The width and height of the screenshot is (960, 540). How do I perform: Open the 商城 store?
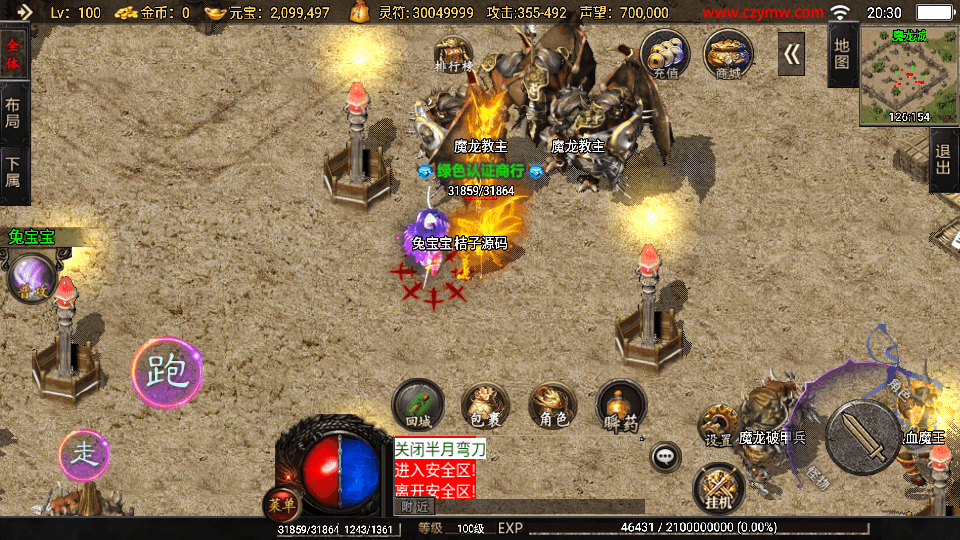(728, 54)
